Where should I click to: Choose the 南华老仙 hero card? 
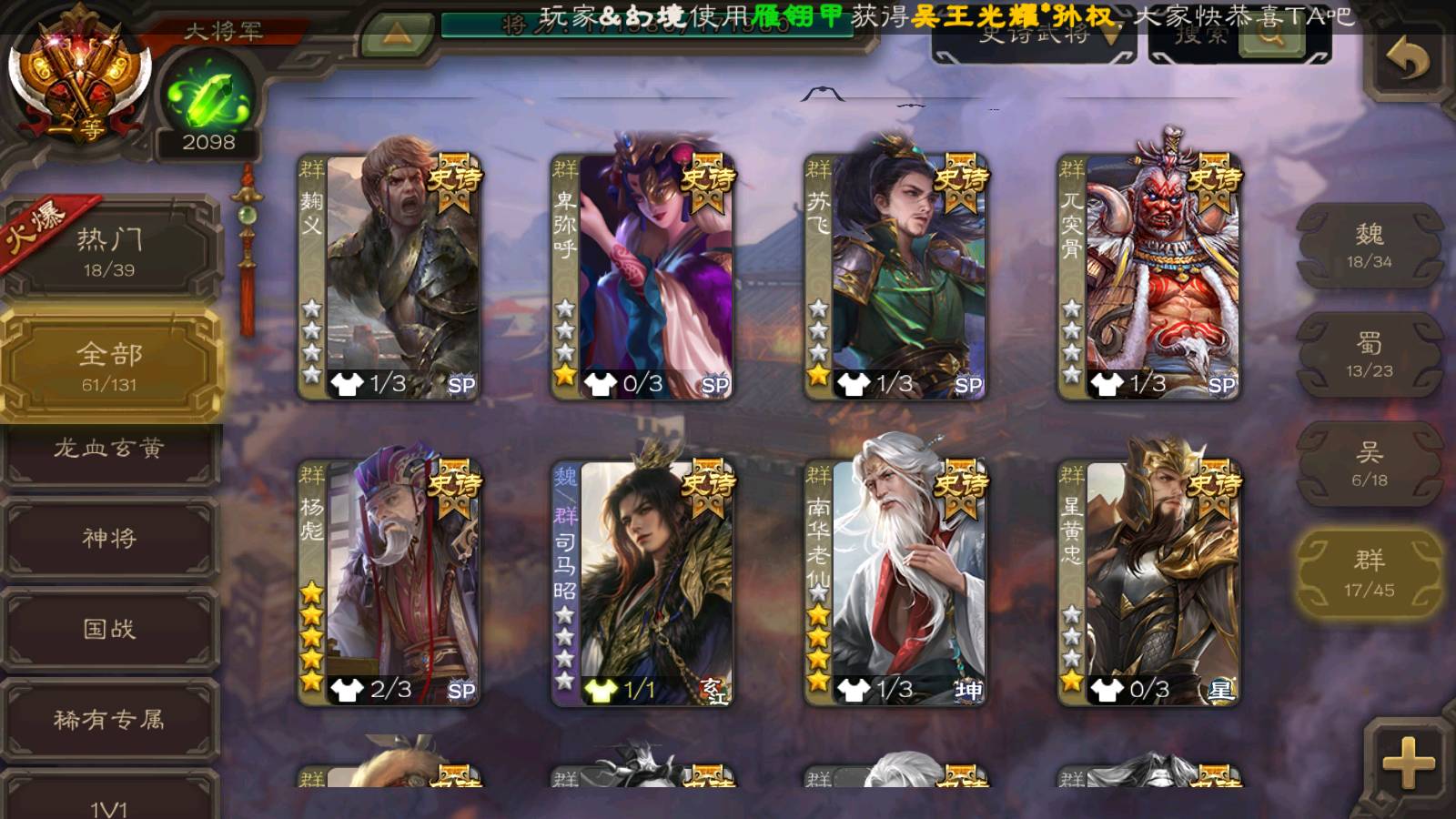[x=895, y=582]
